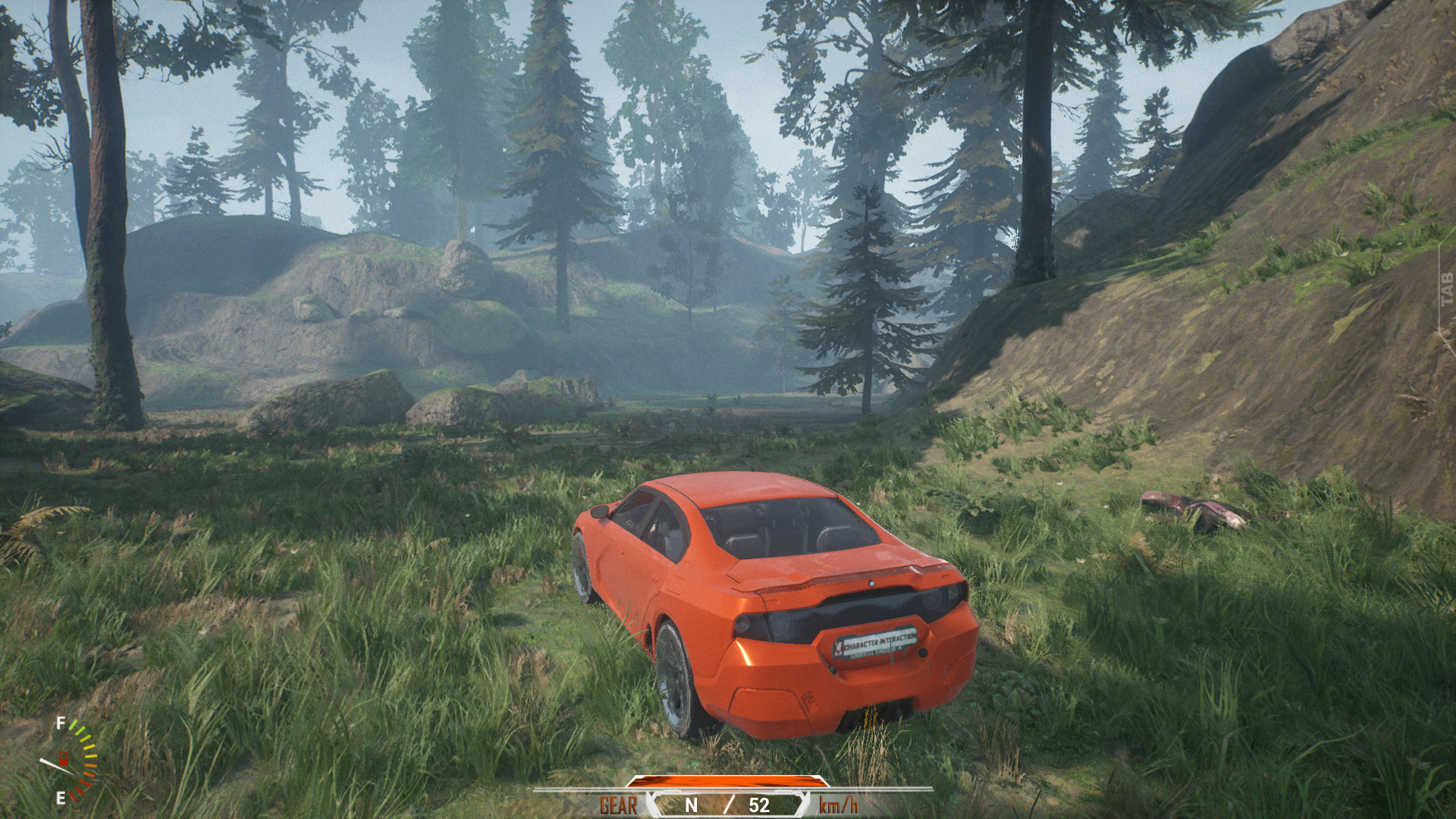The height and width of the screenshot is (819, 1456).
Task: Click the speed value reading 52
Action: click(x=759, y=805)
